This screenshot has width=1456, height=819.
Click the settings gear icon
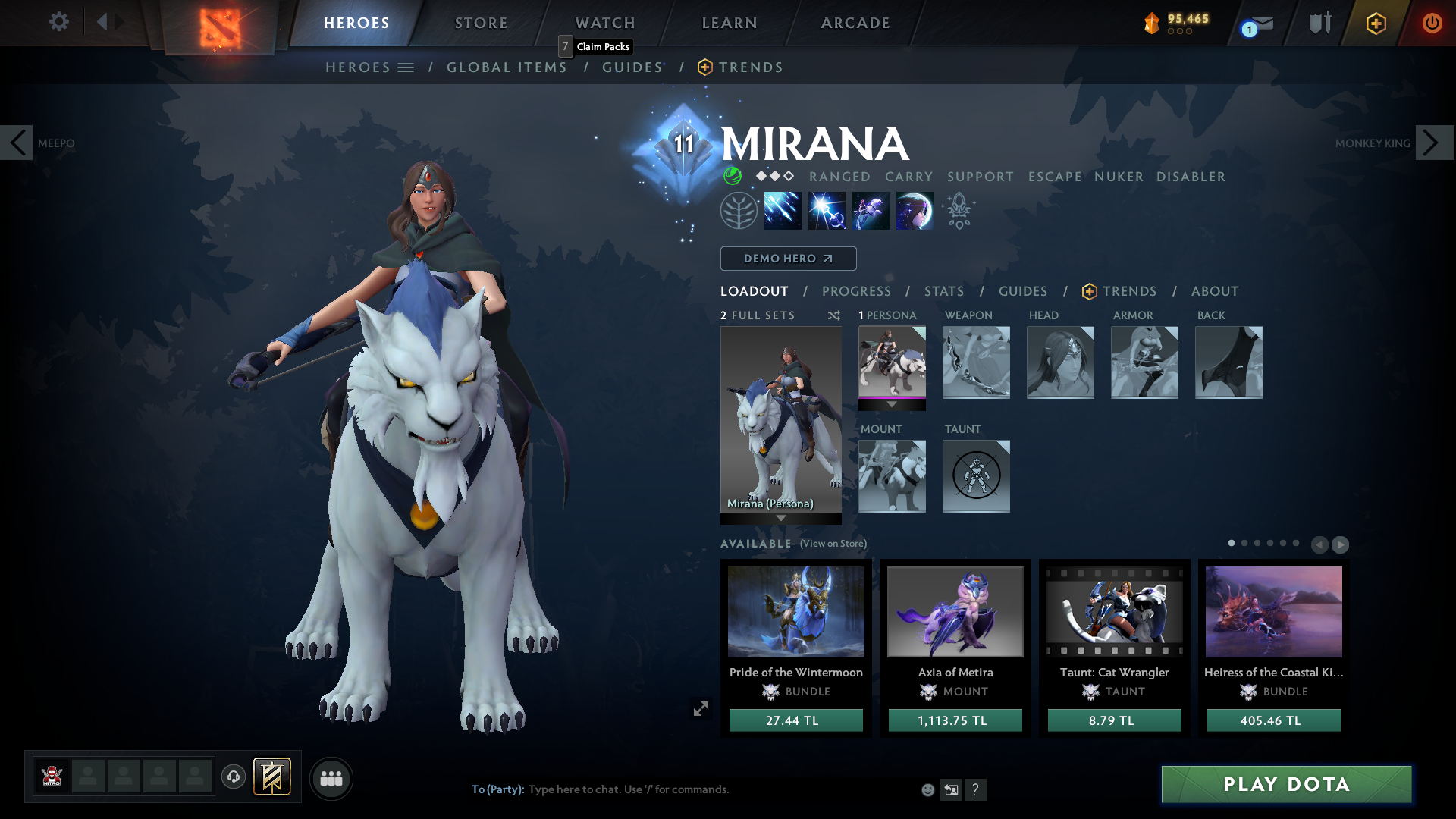coord(58,22)
